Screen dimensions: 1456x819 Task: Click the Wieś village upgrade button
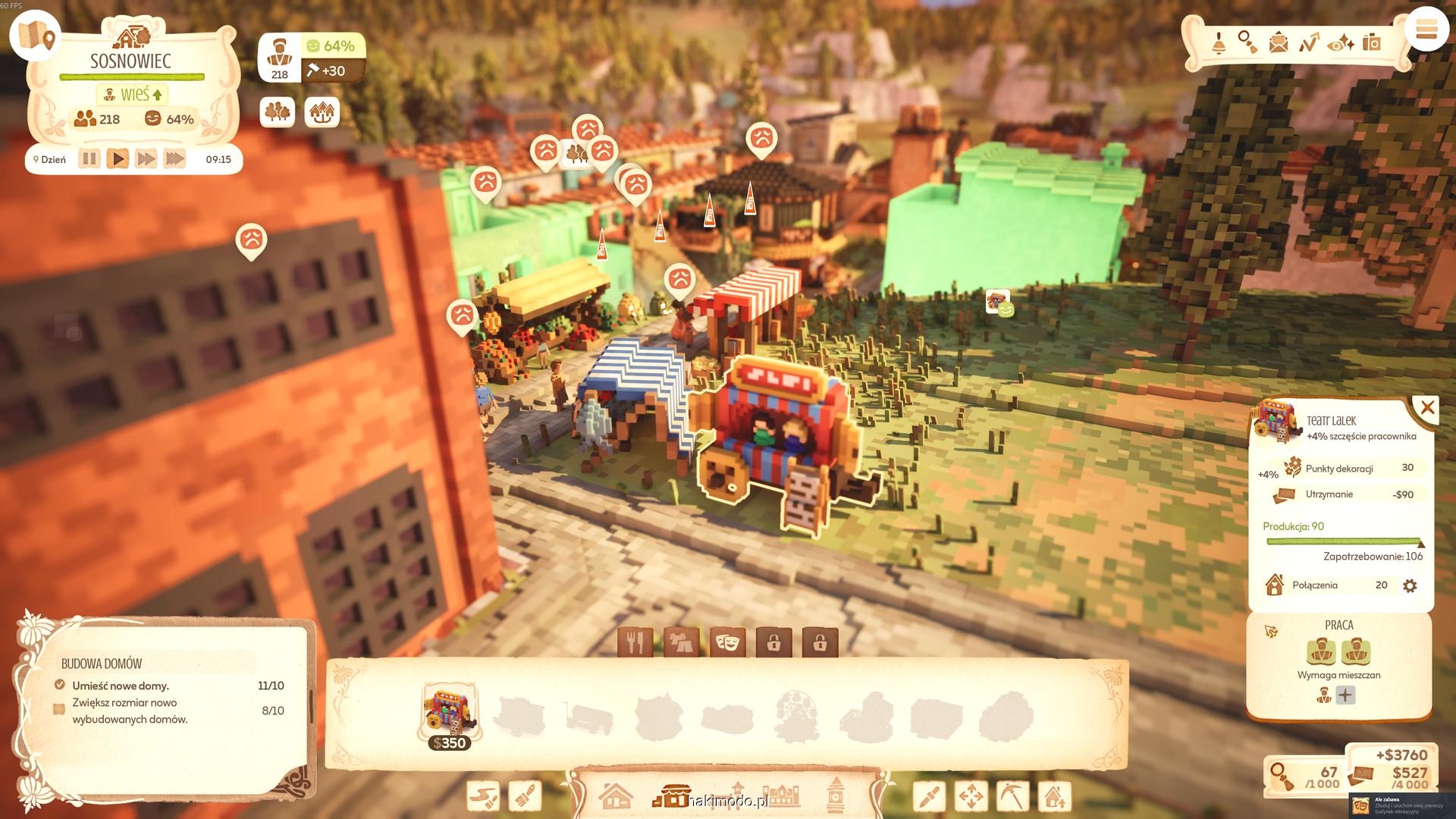[133, 95]
